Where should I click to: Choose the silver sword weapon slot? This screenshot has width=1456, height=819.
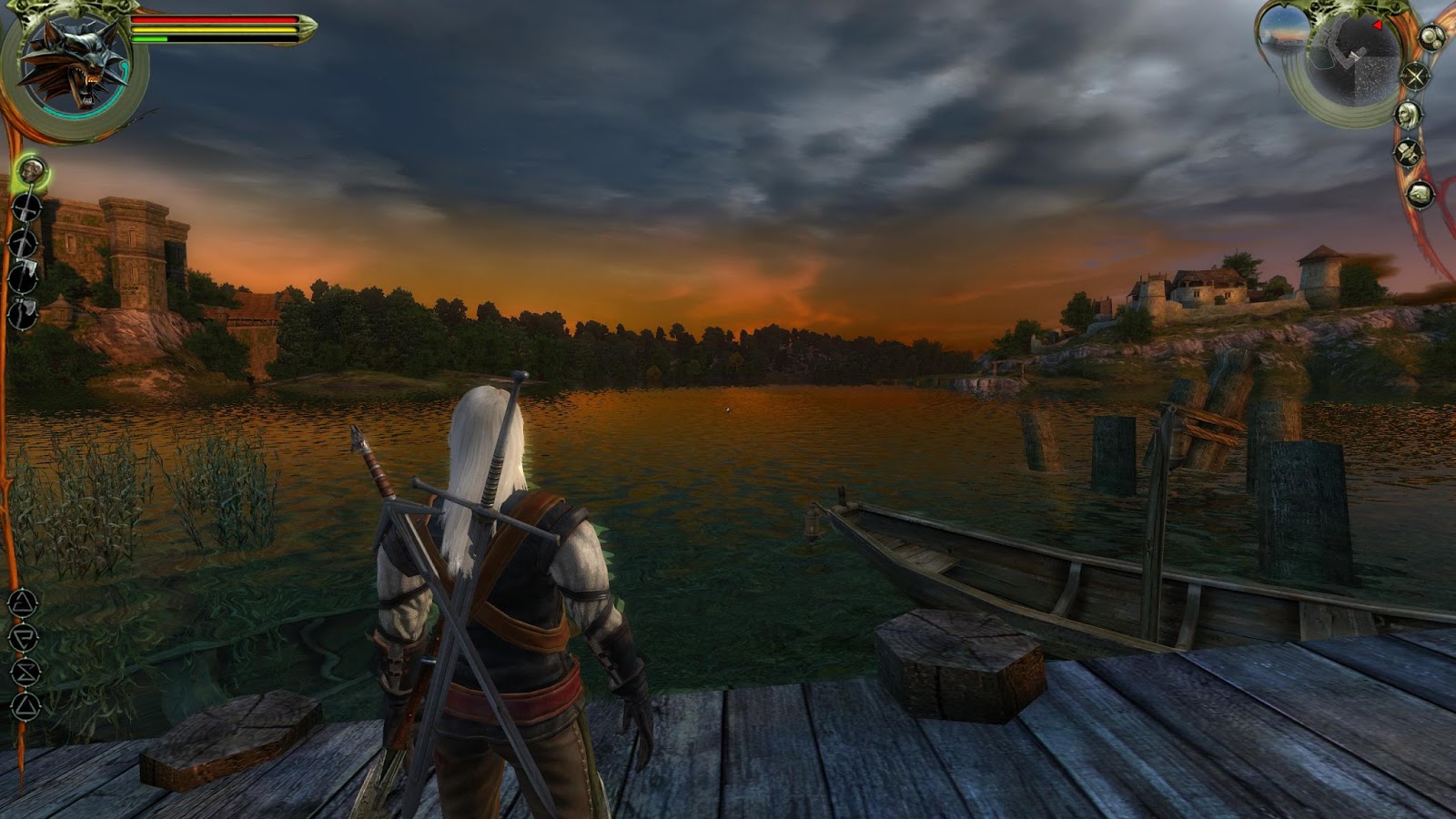point(25,243)
